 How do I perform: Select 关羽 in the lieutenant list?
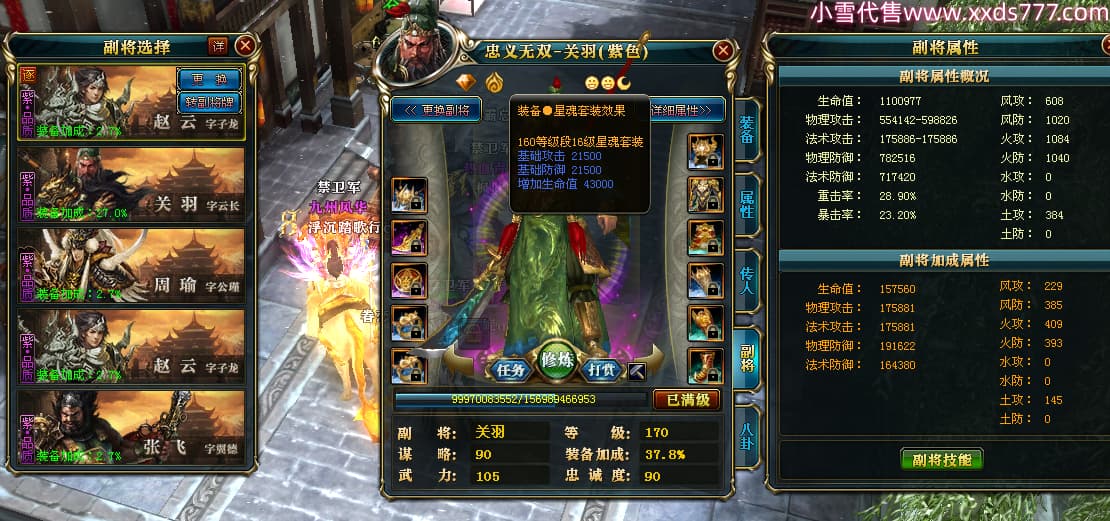pyautogui.click(x=132, y=184)
